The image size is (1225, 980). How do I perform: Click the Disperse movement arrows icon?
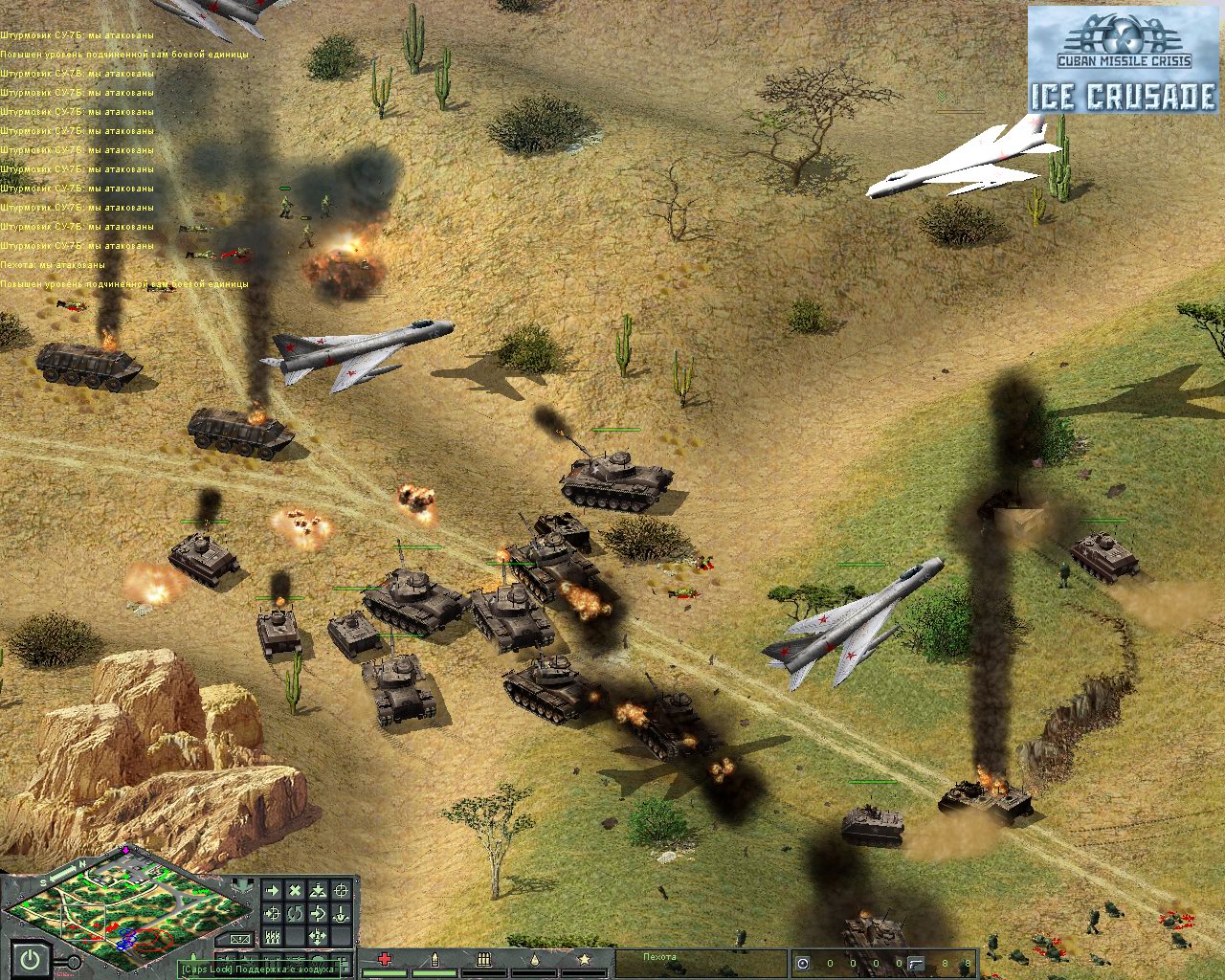tap(318, 936)
